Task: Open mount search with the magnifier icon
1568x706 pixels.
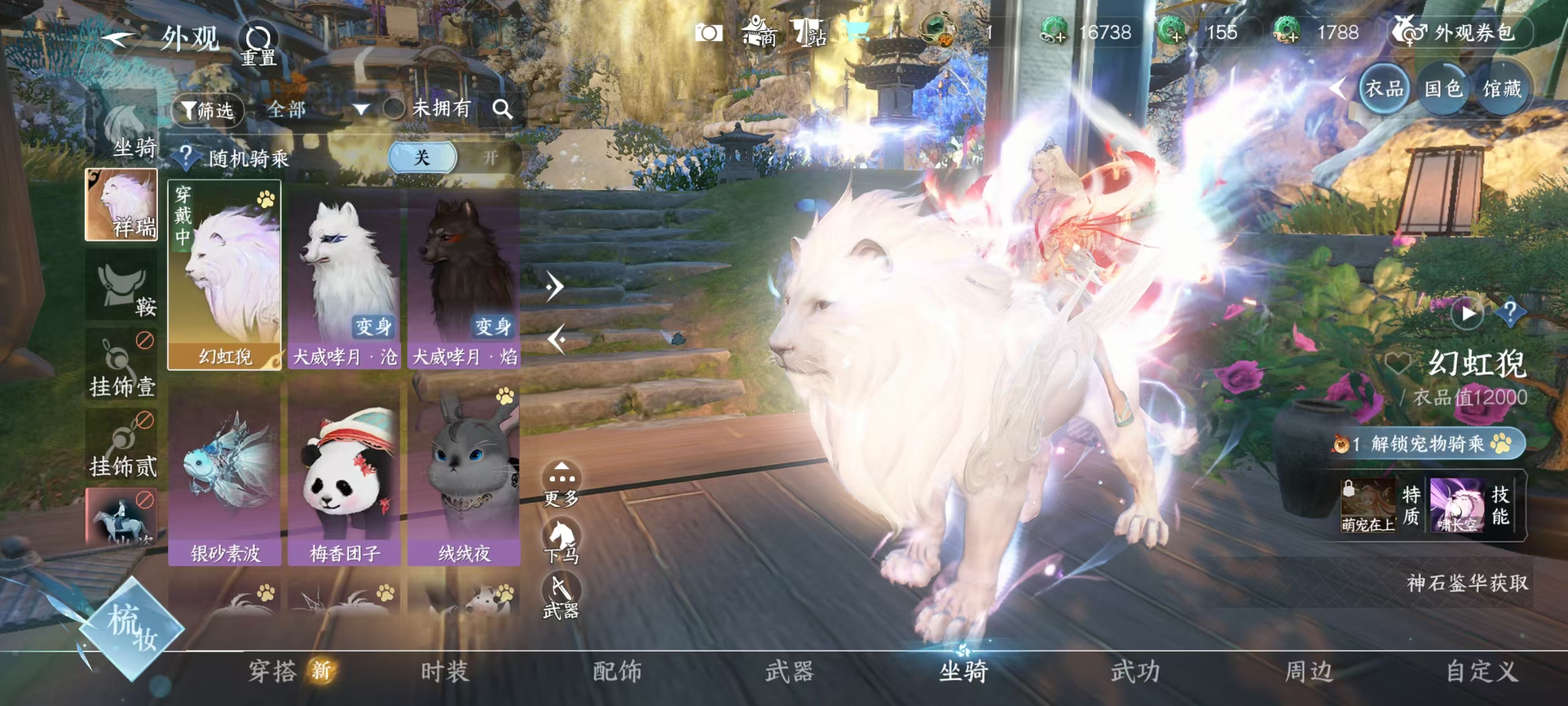Action: click(502, 109)
